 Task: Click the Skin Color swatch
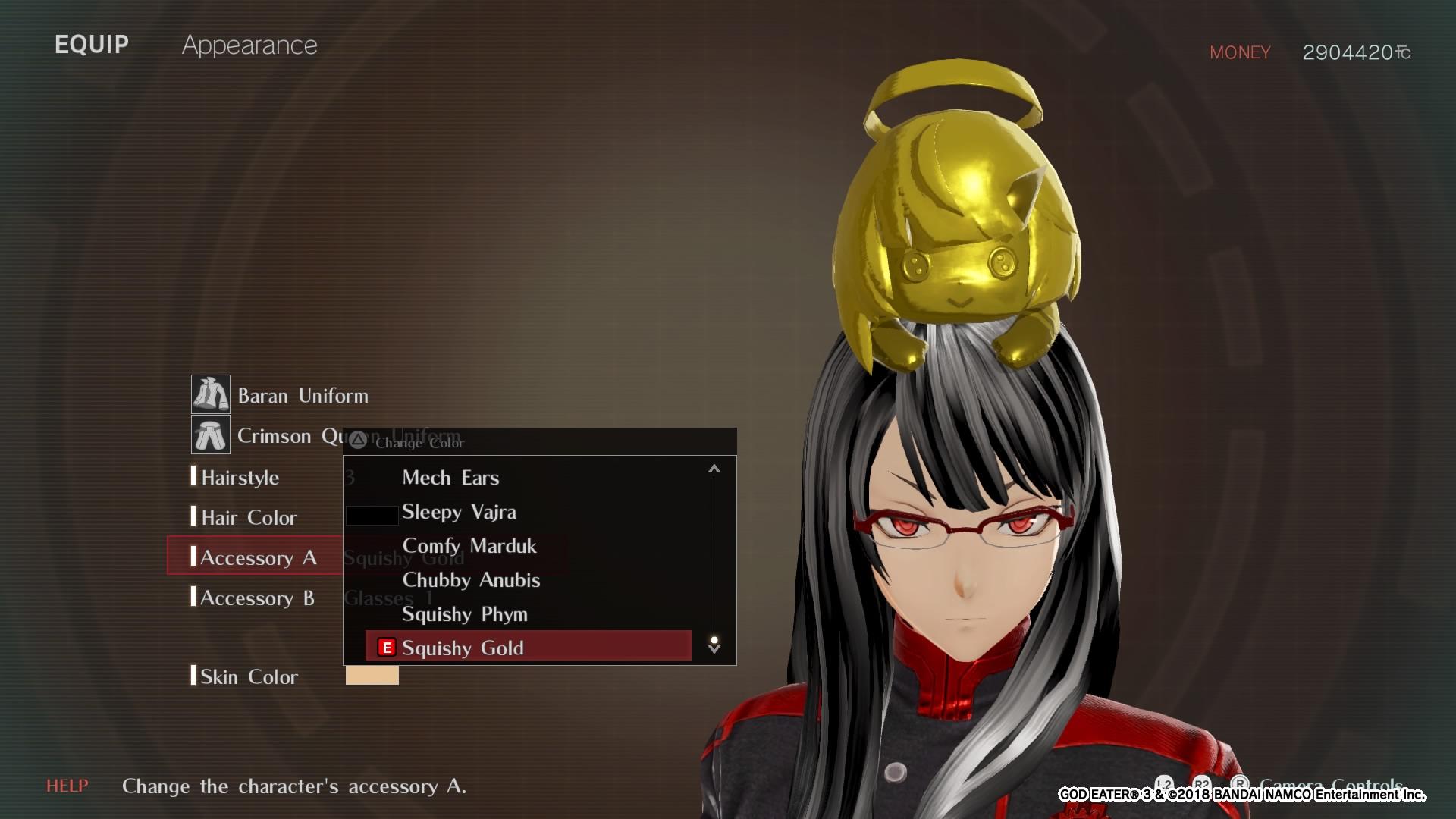pos(371,675)
